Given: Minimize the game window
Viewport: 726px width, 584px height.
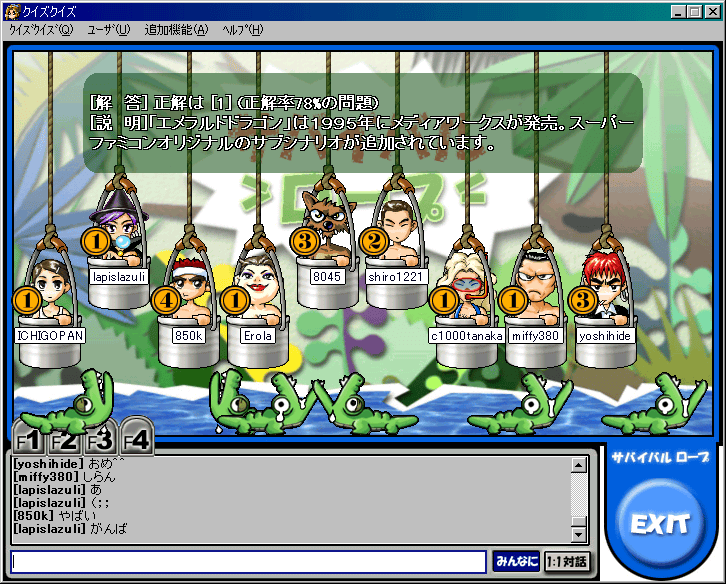Looking at the screenshot, I should pos(679,11).
